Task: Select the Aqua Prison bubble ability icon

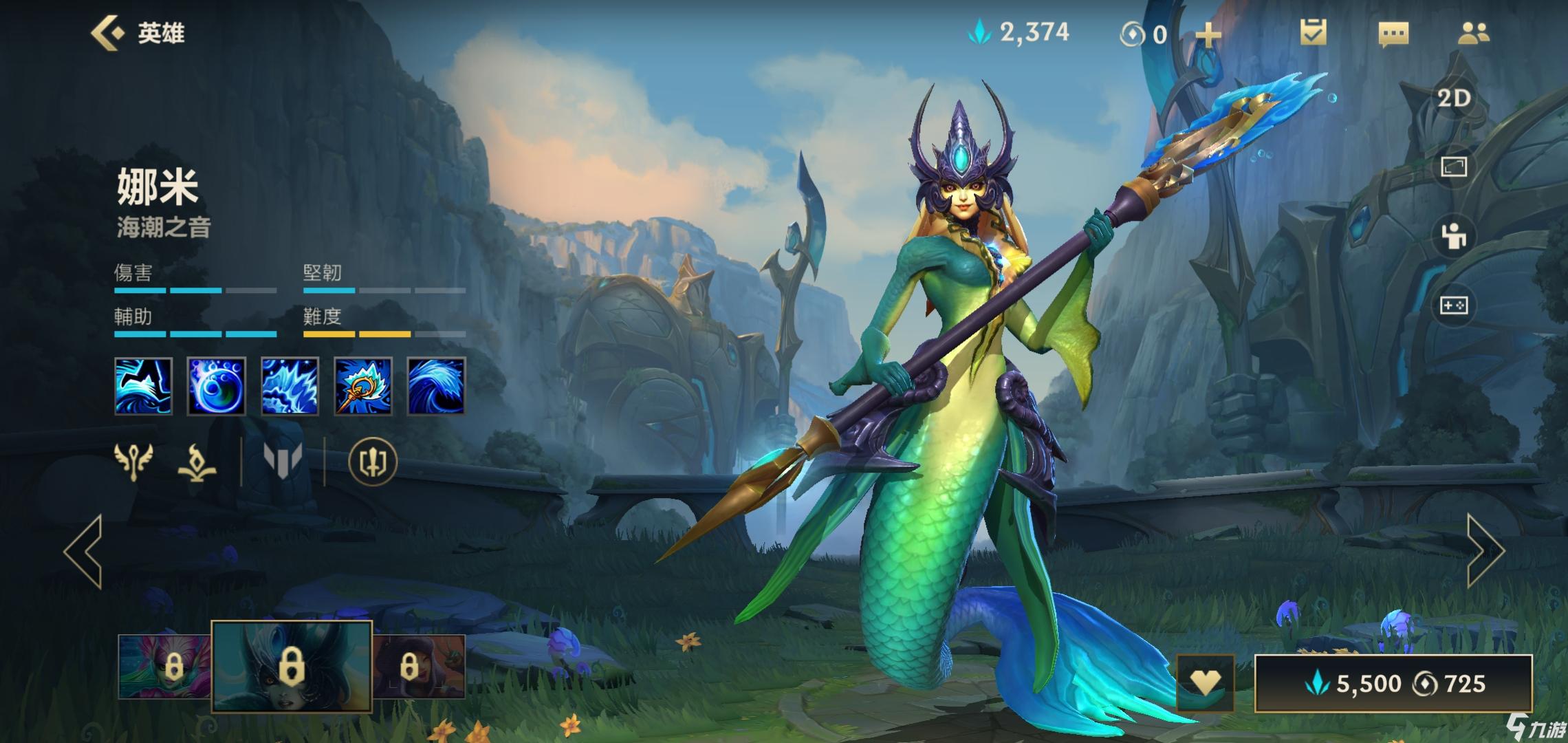Action: 217,386
